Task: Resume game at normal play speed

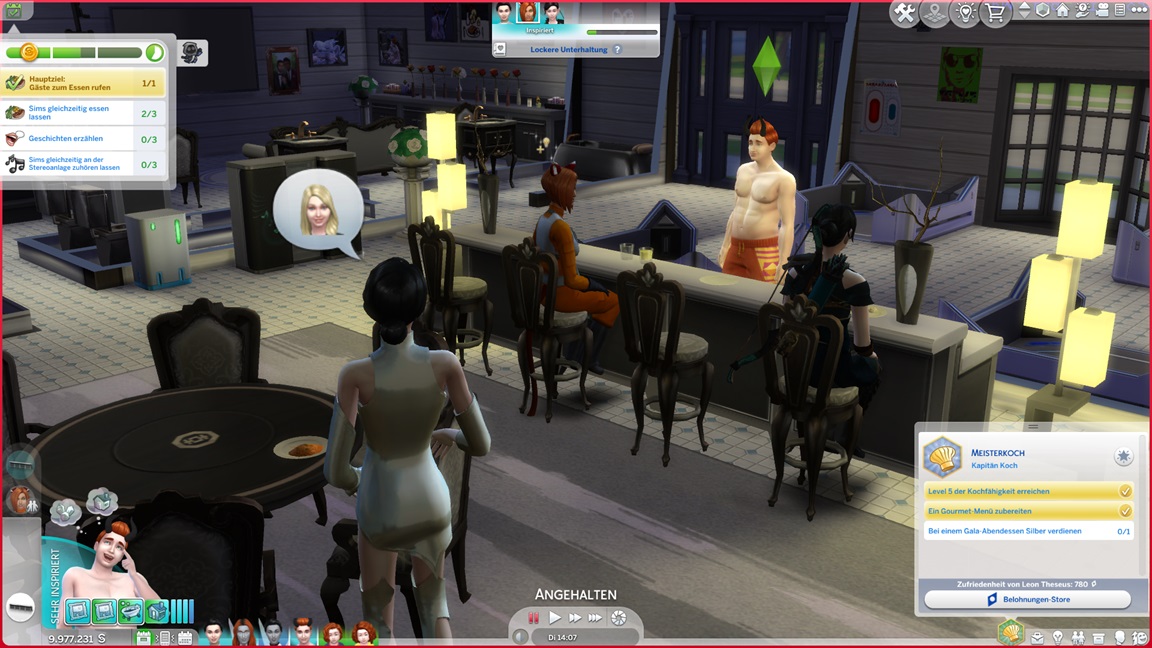Action: 555,618
